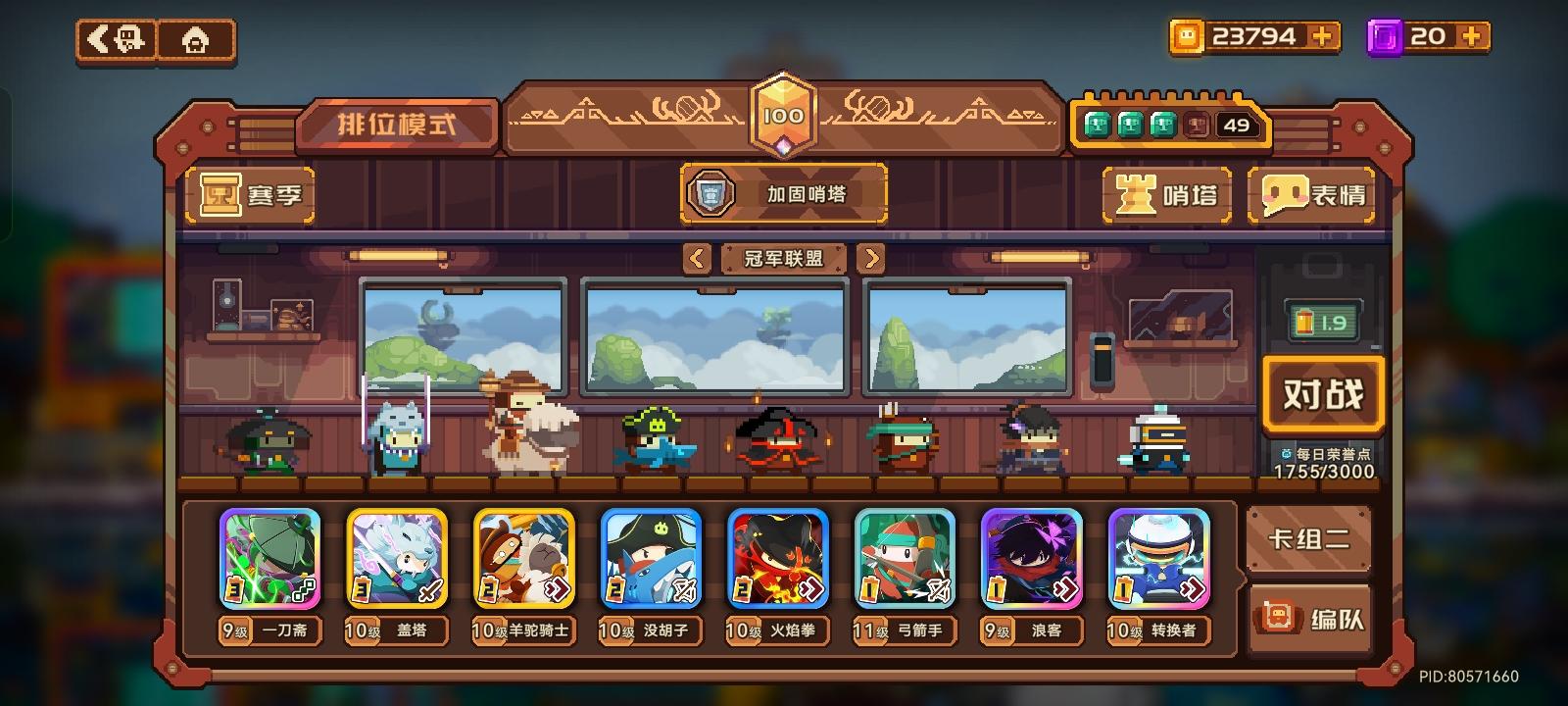The width and height of the screenshot is (1568, 706).
Task: Tap the back arrow at top left
Action: tap(111, 37)
